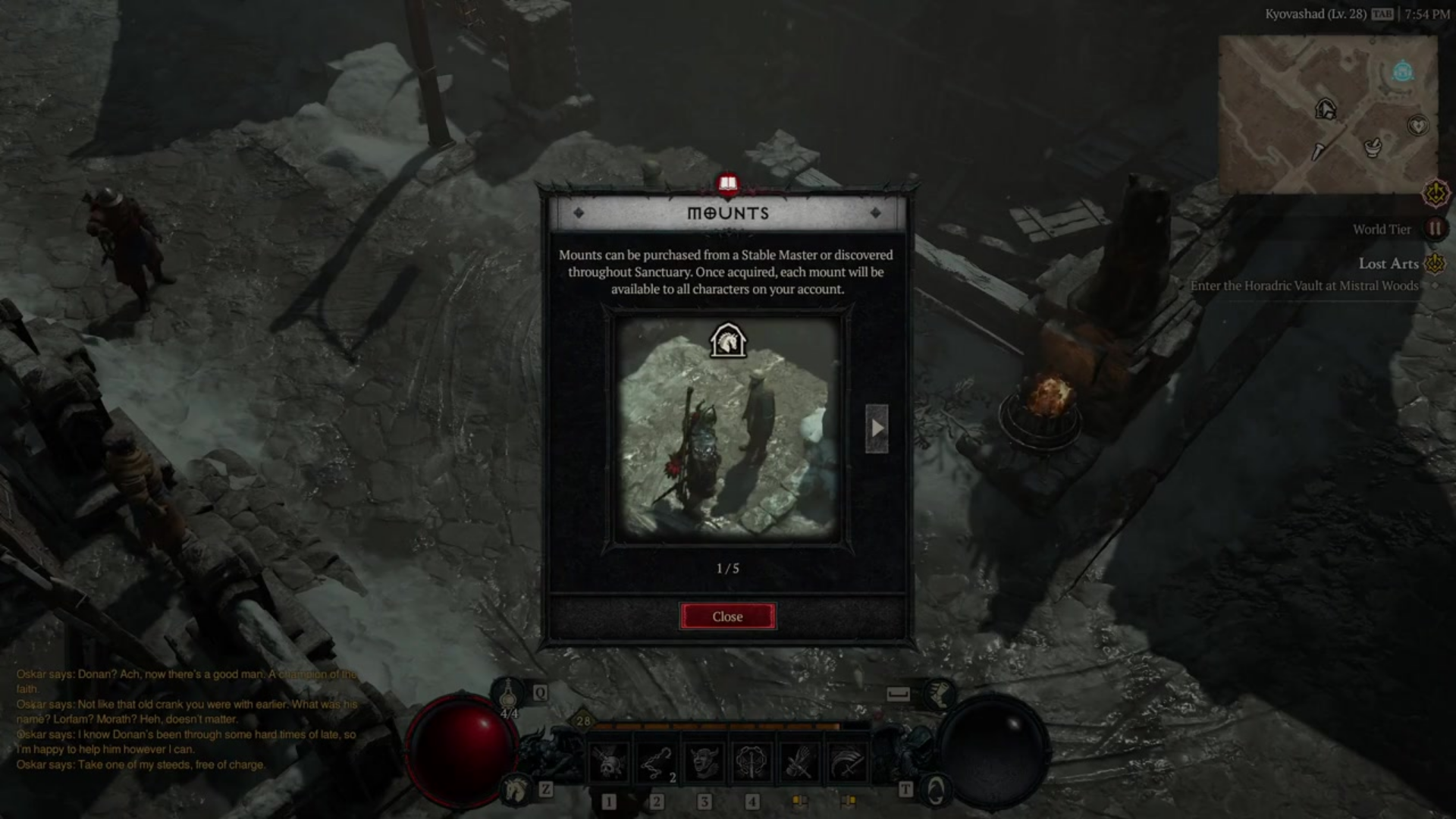Activate the chain skill in slot 2
1456x819 pixels.
[x=656, y=762]
